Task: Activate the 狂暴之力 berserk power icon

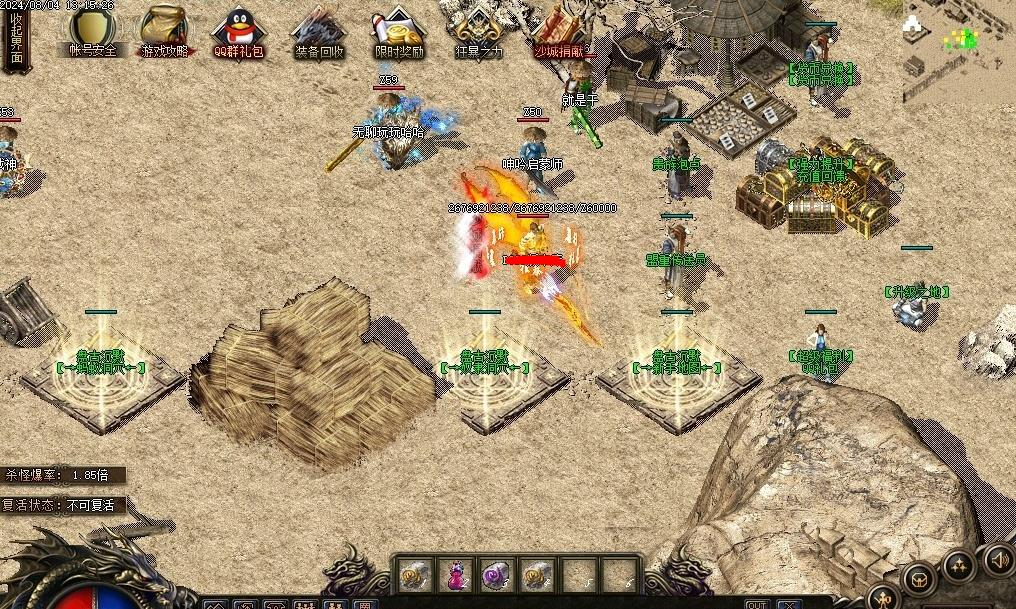Action: click(479, 30)
